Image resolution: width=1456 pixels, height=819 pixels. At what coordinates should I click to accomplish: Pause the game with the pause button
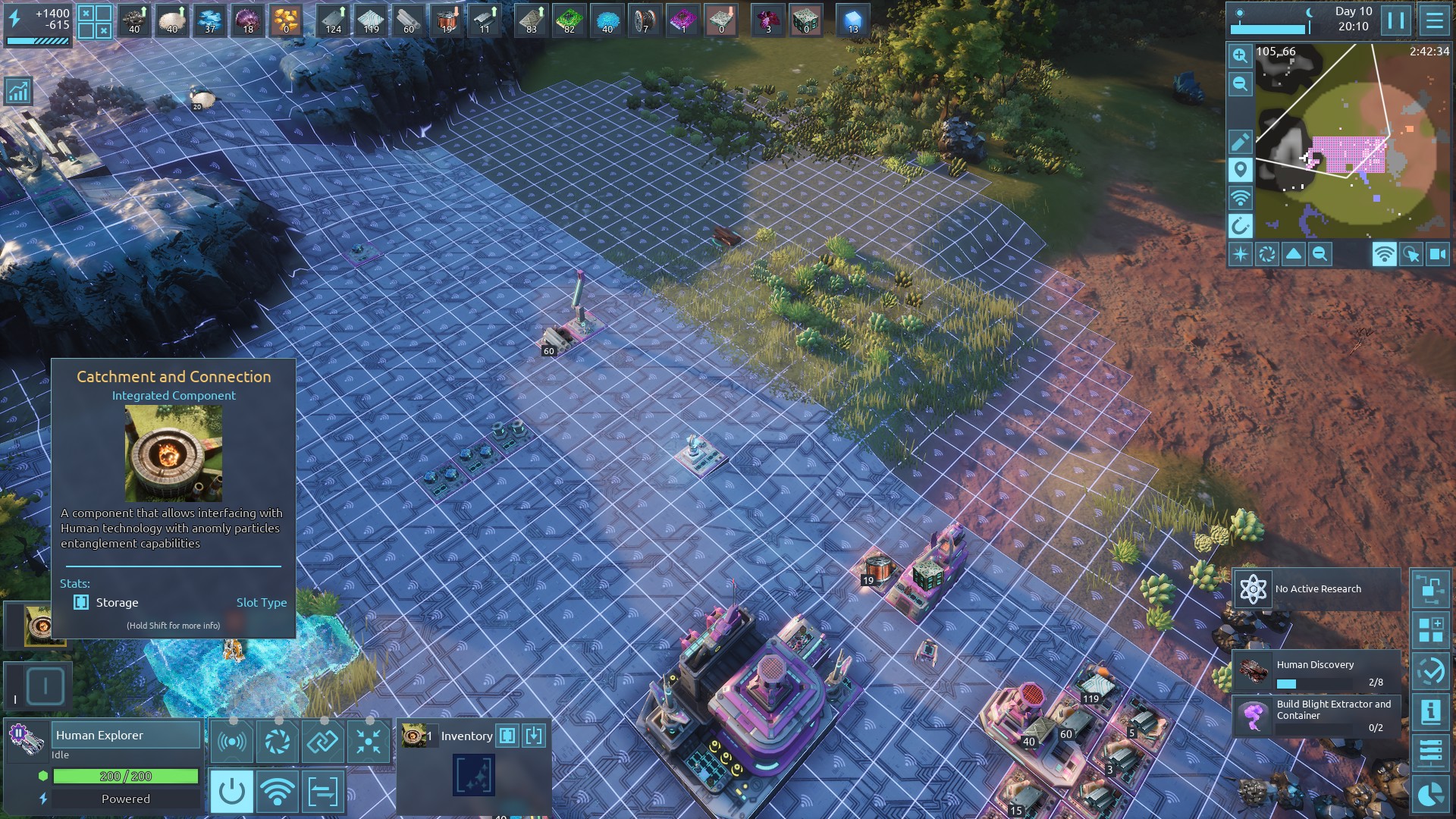1396,20
